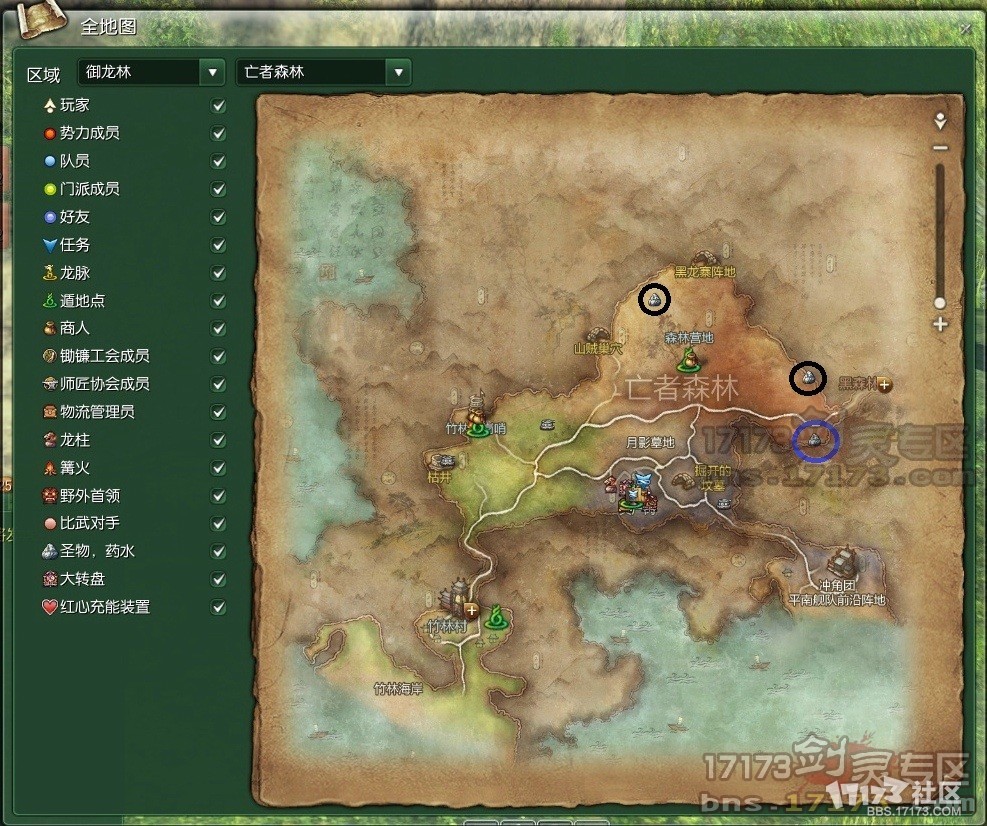Toggle the 玩家 filter checkbox

pos(219,105)
